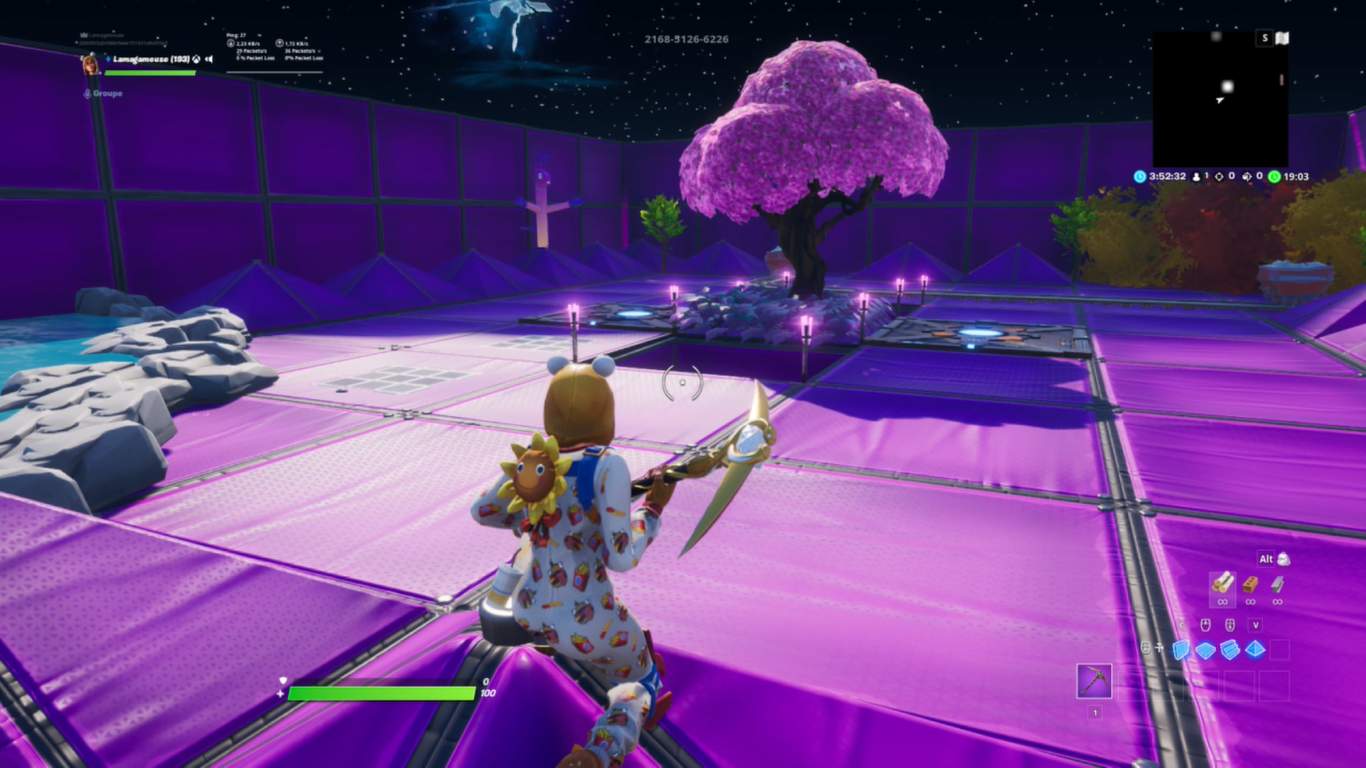Select the floor building piece

point(1206,650)
